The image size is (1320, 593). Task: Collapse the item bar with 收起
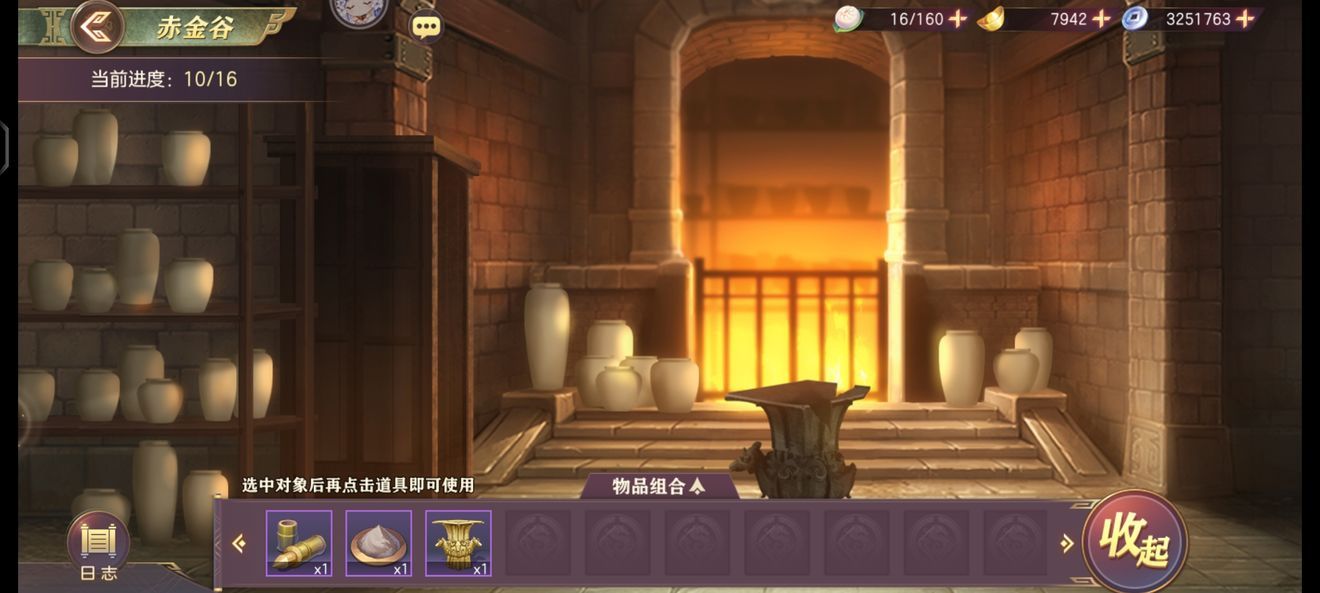(x=1135, y=541)
